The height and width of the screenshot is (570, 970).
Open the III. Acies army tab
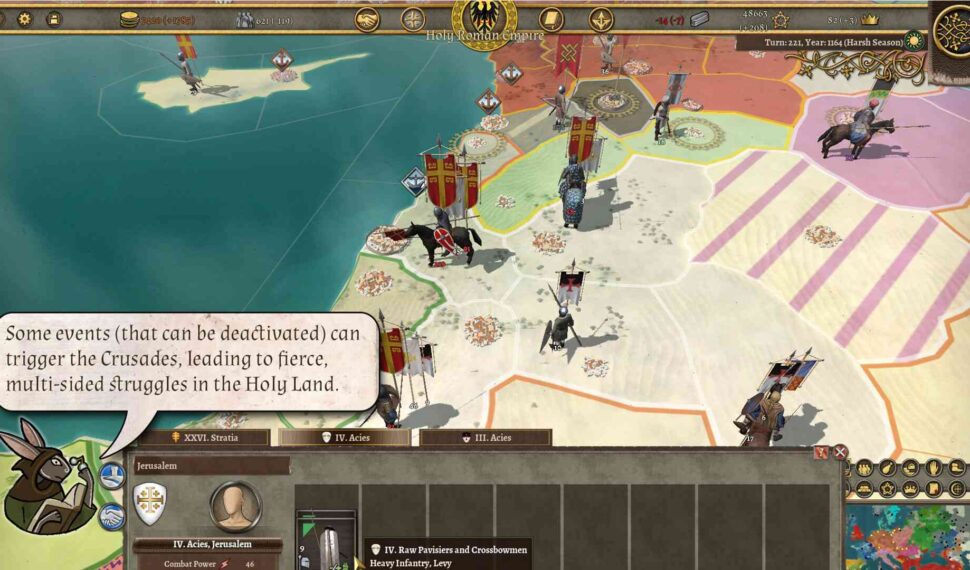pyautogui.click(x=485, y=437)
